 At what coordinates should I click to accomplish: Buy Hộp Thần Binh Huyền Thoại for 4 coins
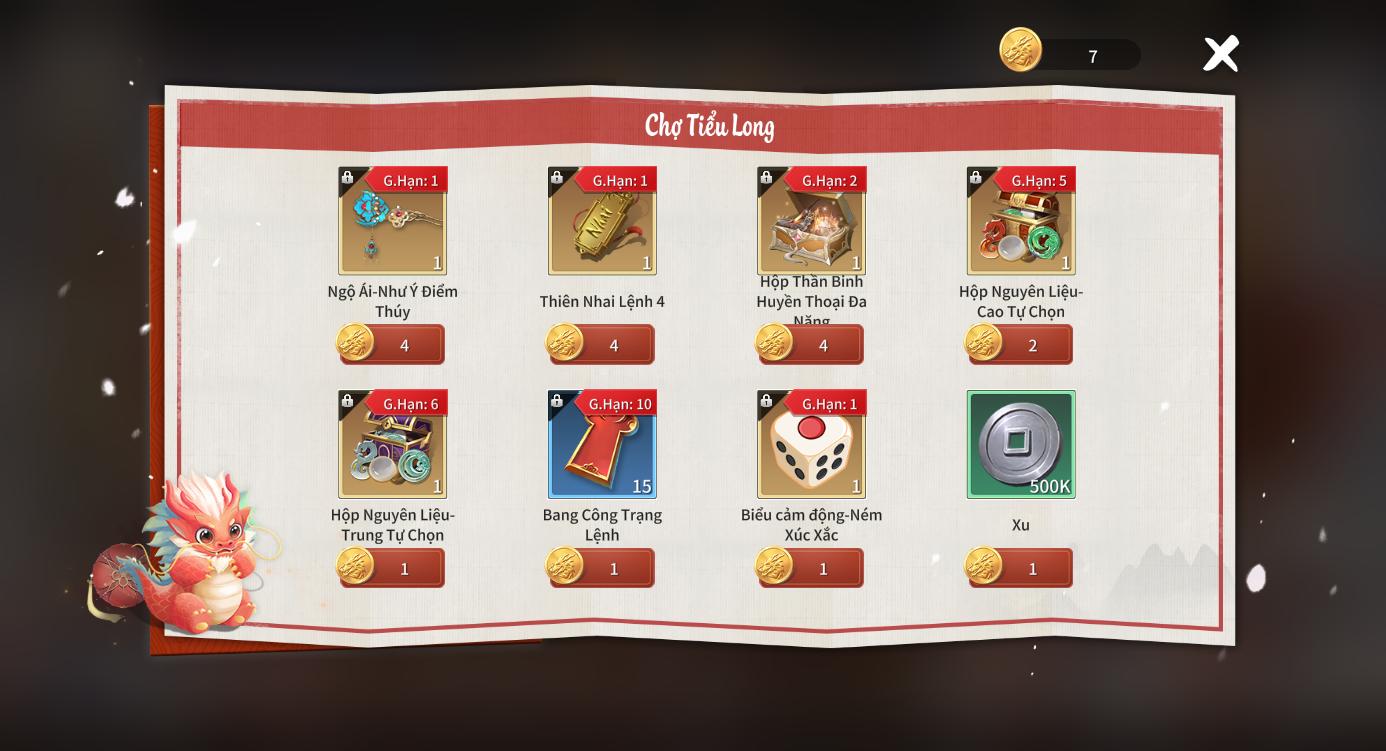pos(812,345)
